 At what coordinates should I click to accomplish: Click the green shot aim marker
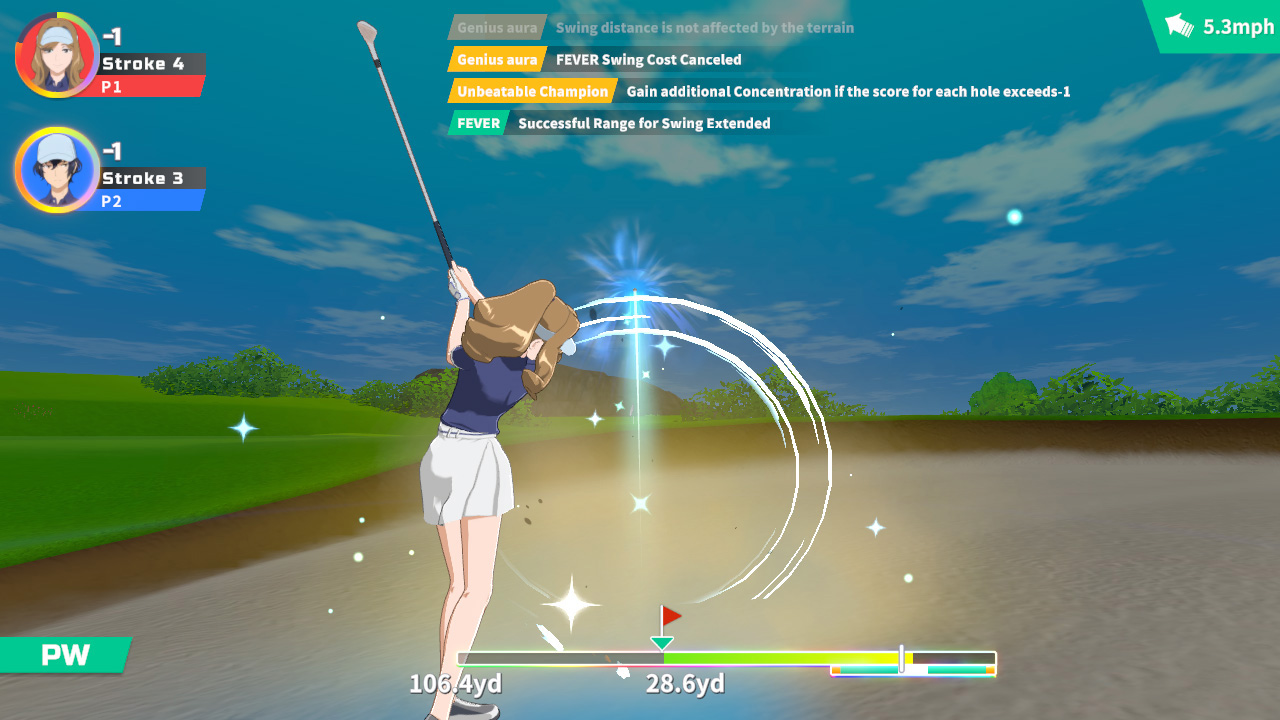(x=661, y=641)
